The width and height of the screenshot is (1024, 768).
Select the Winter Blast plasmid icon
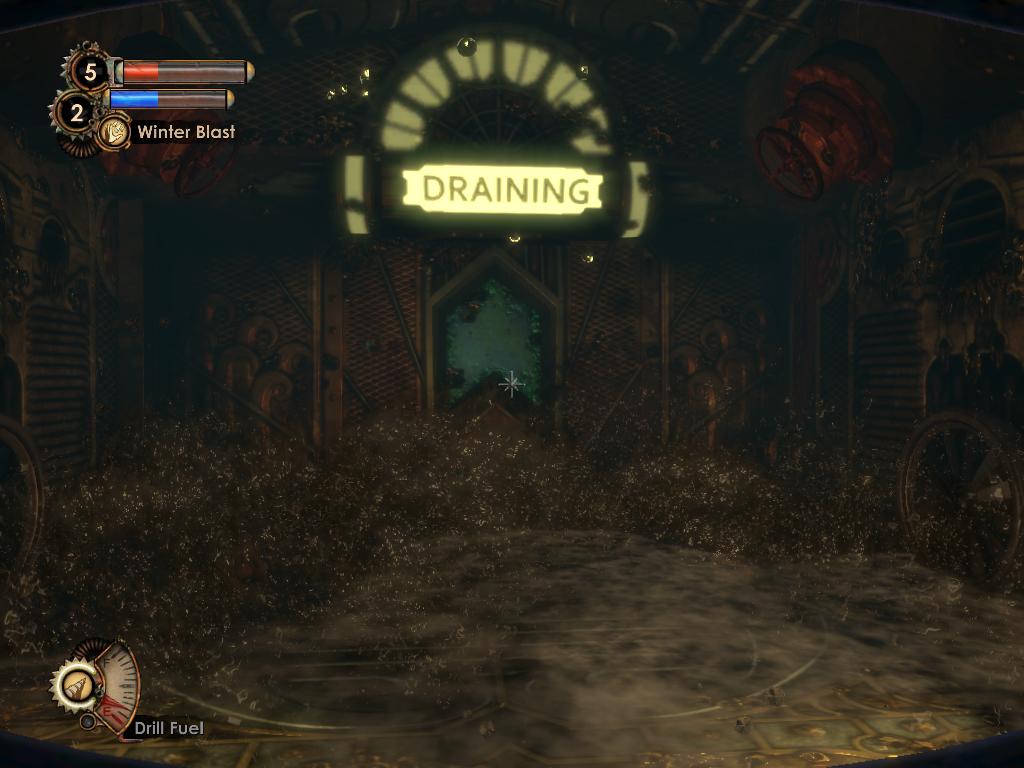pos(114,131)
